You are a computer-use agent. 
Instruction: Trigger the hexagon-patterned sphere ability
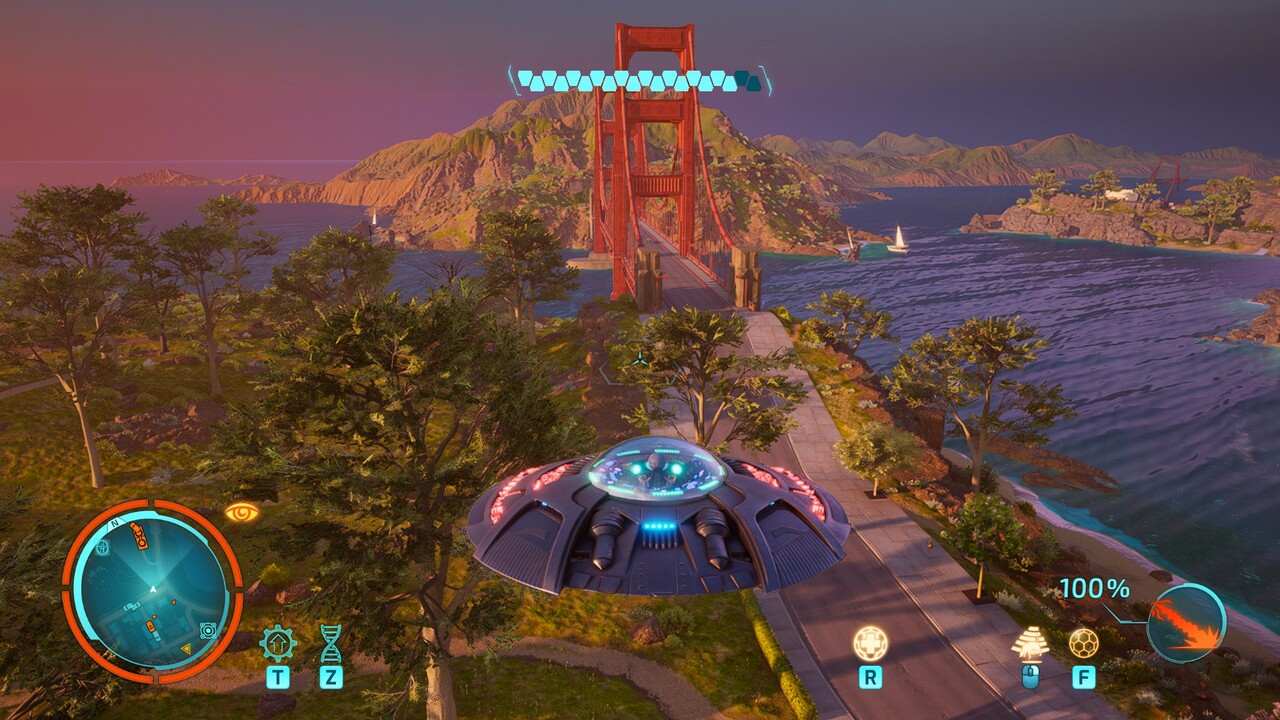(x=1083, y=642)
